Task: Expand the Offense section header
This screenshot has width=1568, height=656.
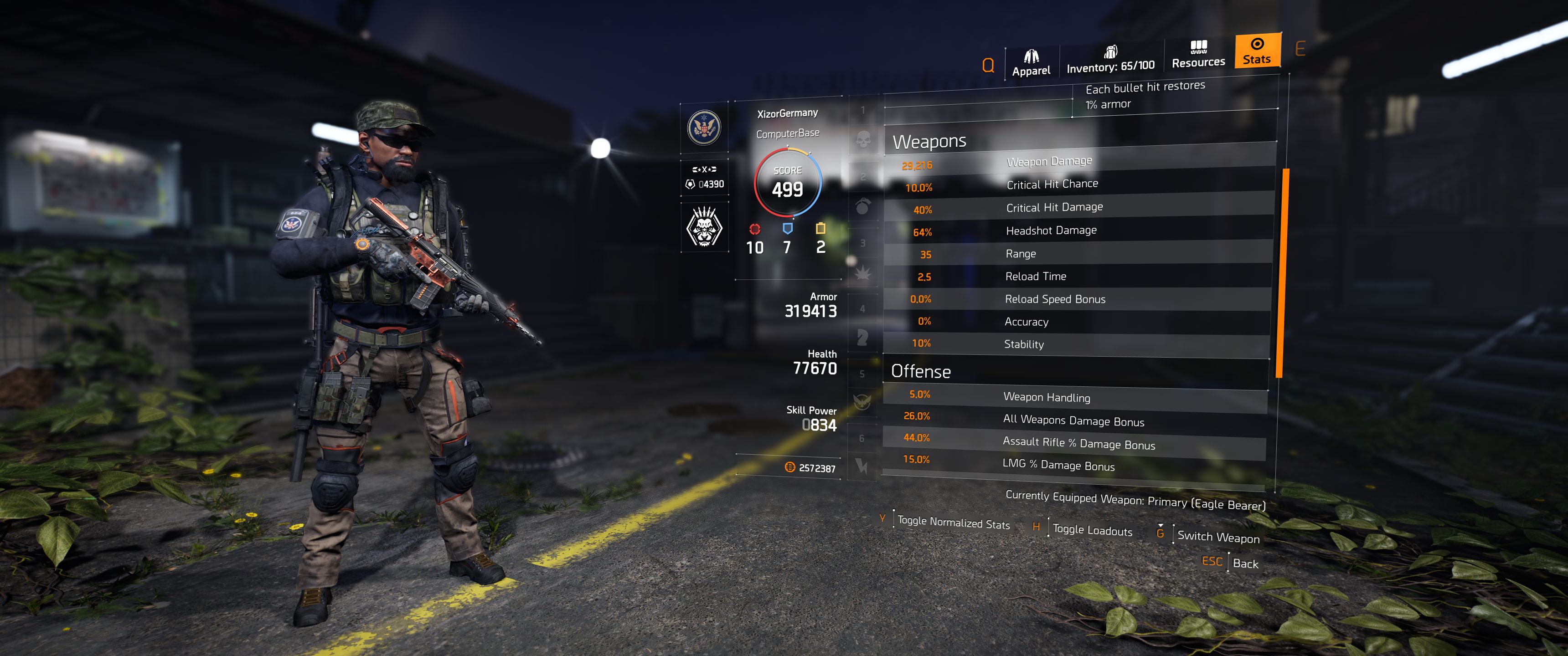Action: click(922, 371)
